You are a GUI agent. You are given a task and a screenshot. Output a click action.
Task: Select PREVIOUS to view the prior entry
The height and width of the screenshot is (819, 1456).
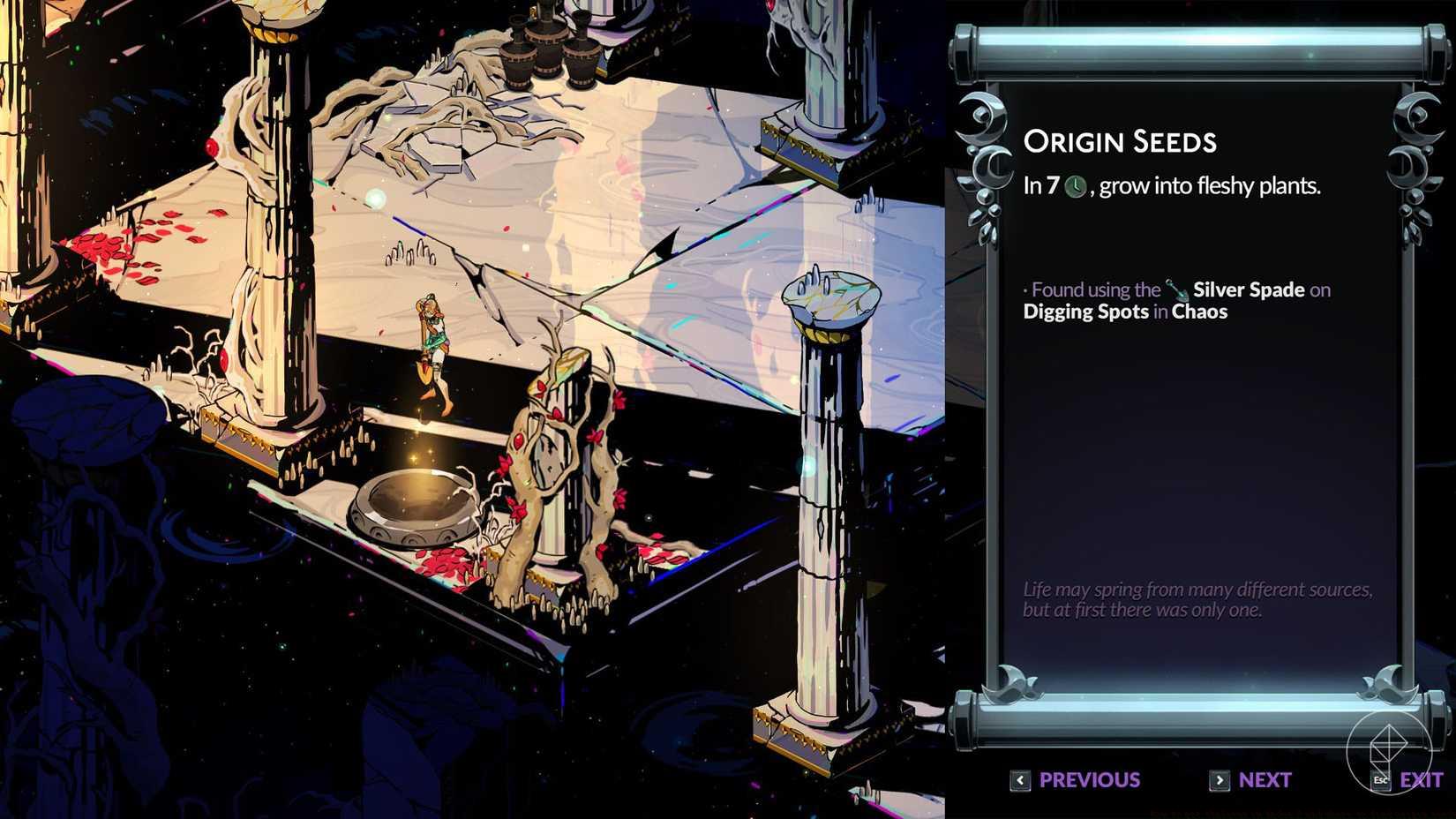tap(1088, 780)
